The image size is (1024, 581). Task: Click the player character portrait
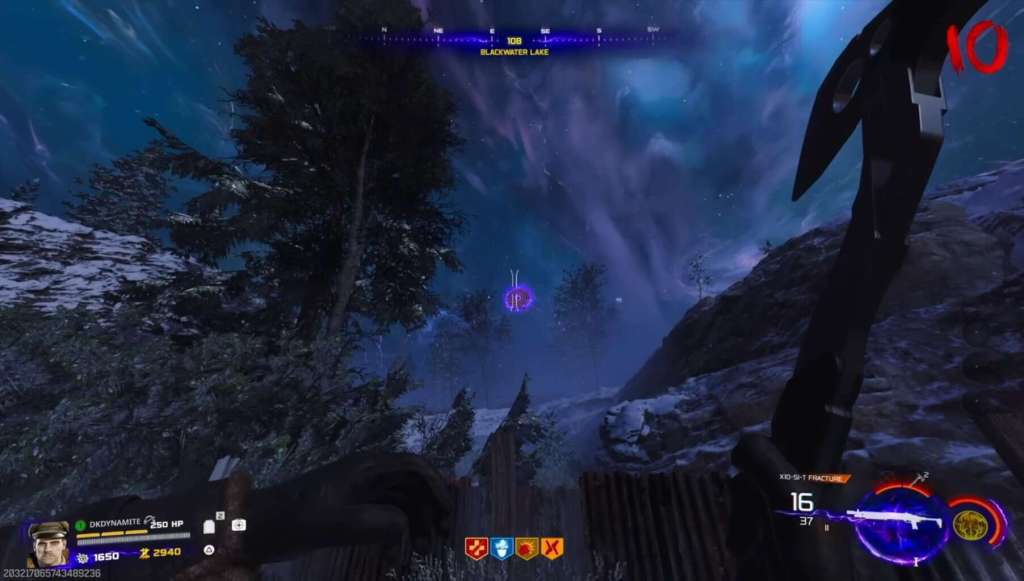(48, 545)
